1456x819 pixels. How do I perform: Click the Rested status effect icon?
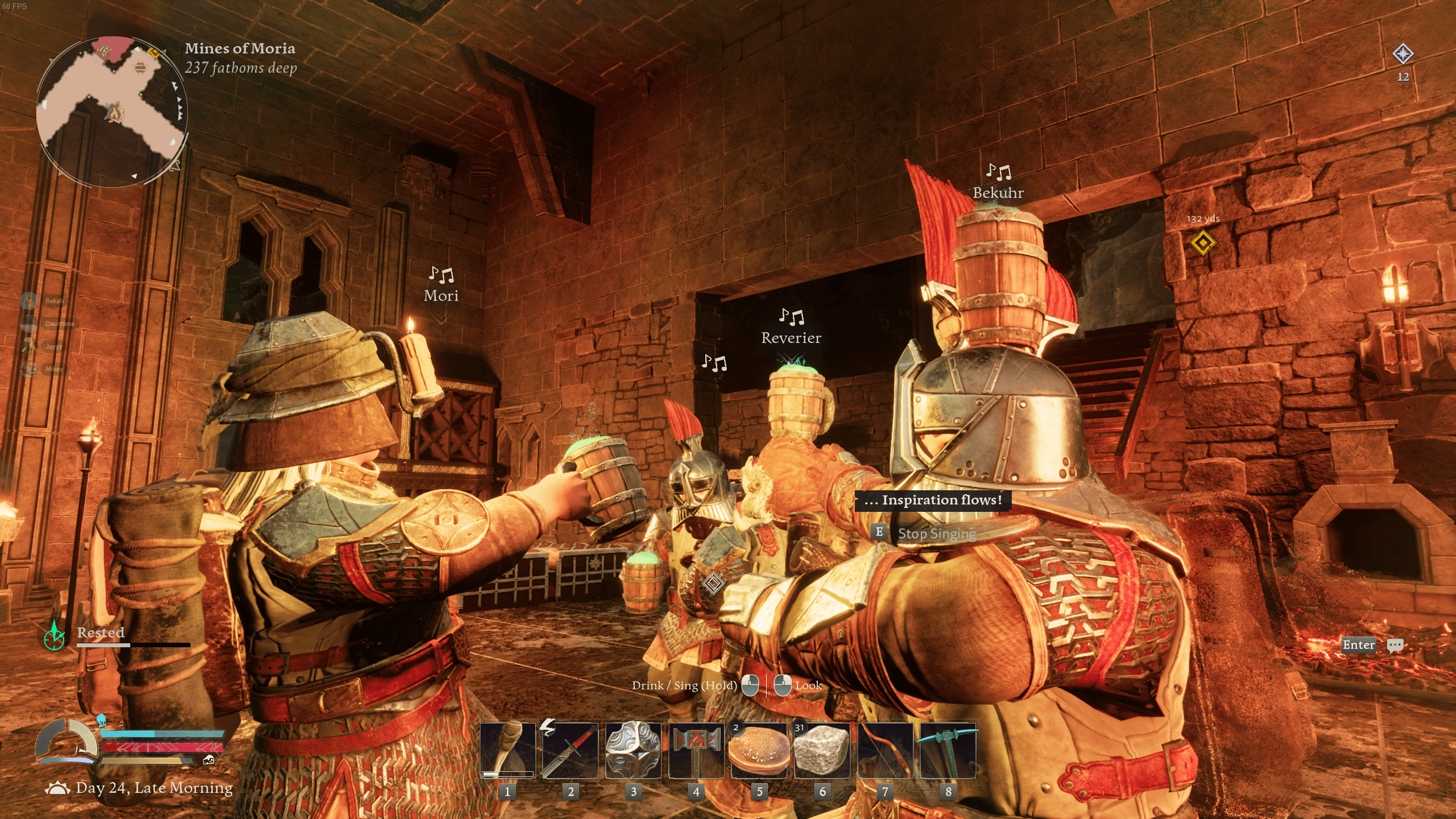[x=55, y=636]
